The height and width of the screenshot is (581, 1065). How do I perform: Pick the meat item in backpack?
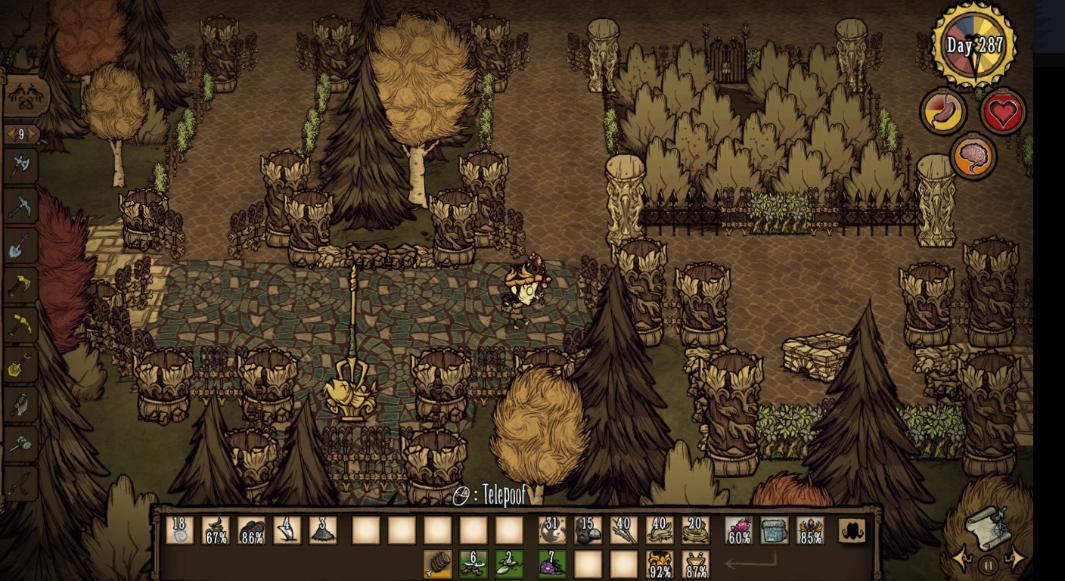[438, 564]
